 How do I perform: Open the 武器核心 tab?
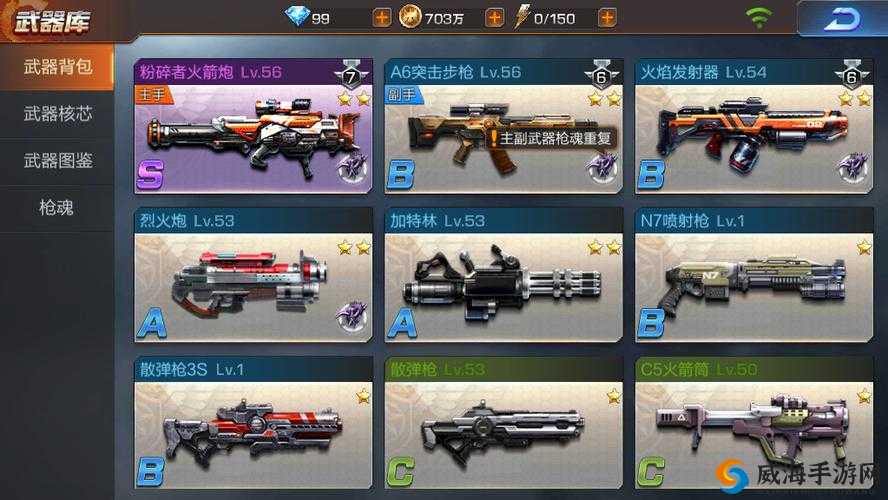[x=57, y=114]
